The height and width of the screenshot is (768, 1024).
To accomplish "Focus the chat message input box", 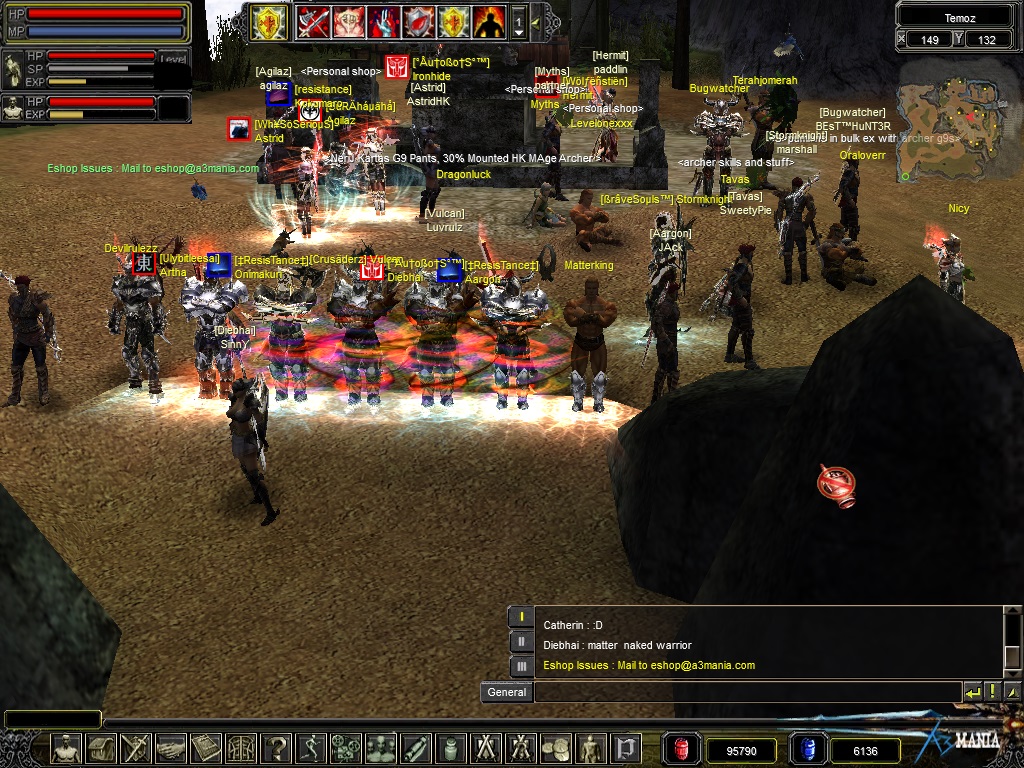I will click(746, 692).
